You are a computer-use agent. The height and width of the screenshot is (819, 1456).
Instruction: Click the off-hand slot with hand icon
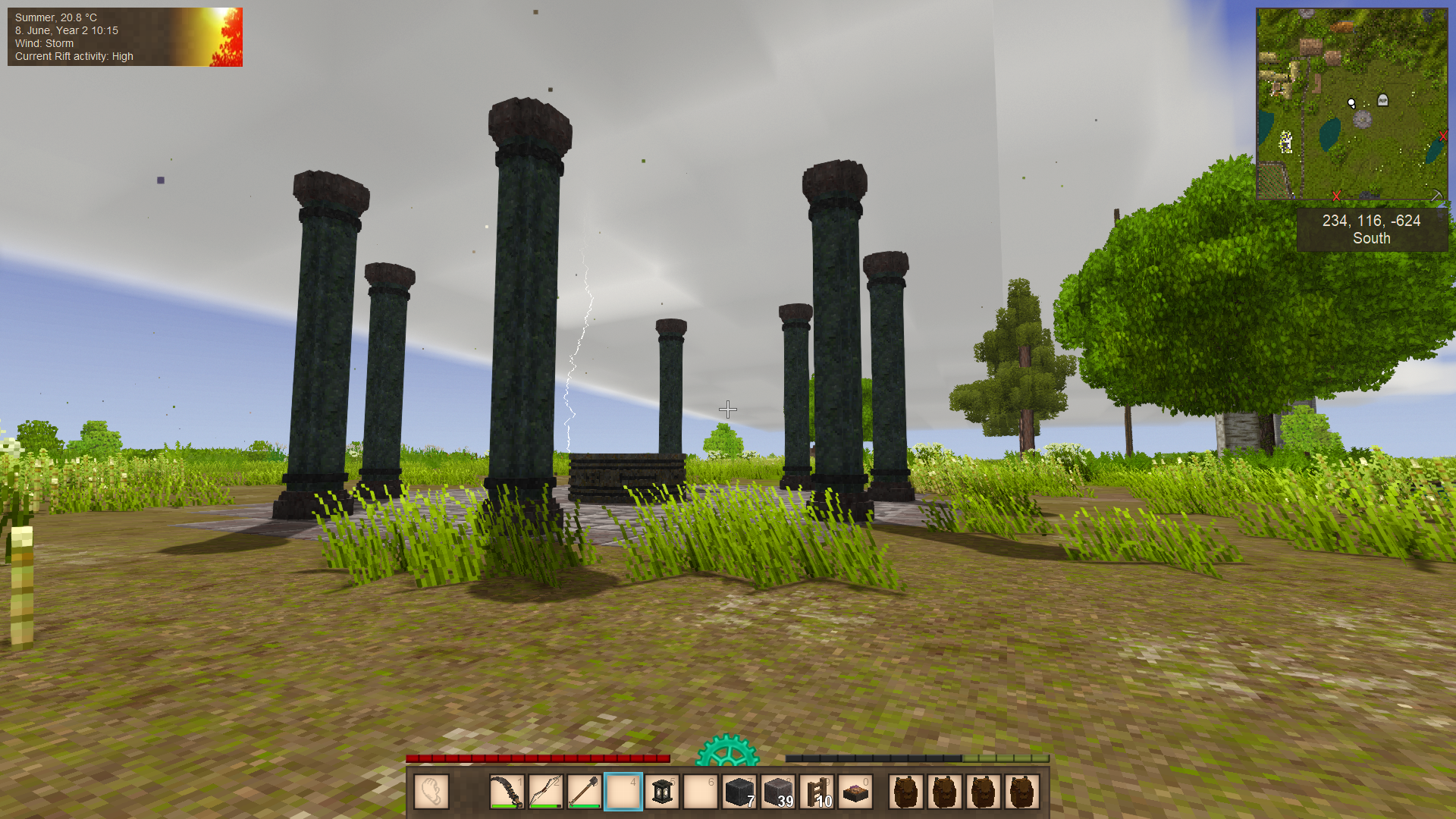coord(431,792)
